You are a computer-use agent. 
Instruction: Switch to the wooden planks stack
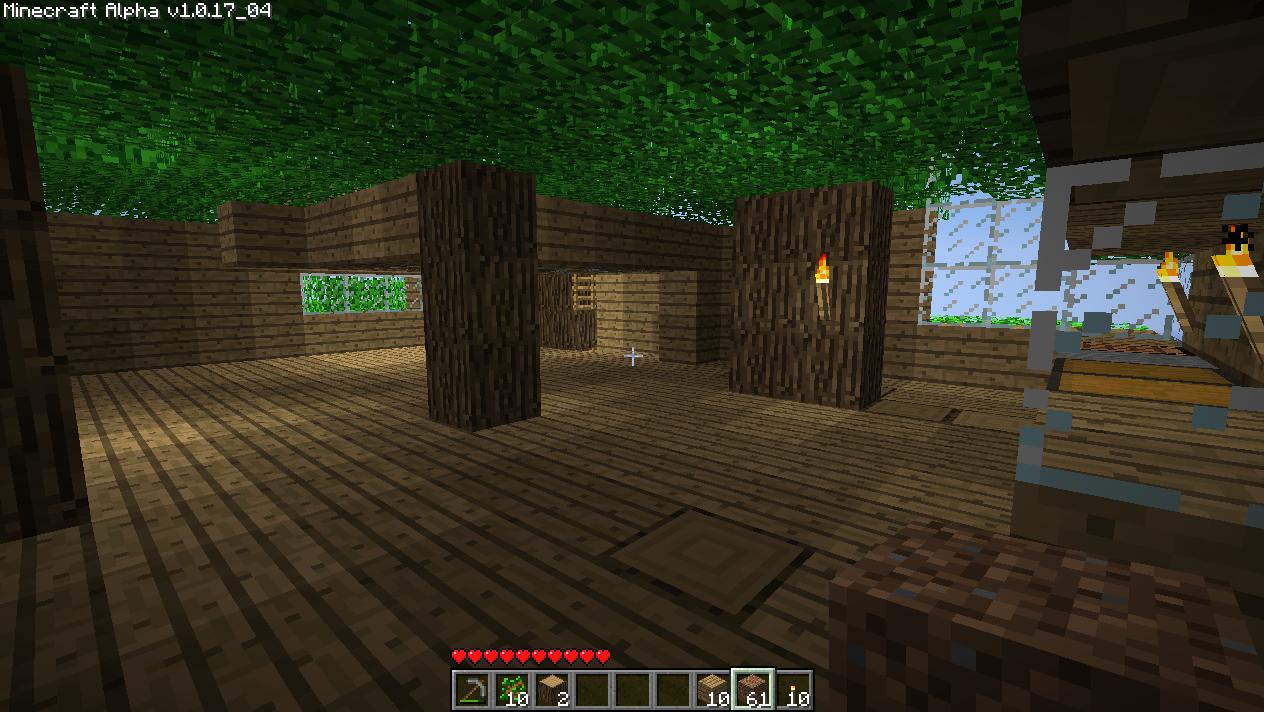coord(712,689)
